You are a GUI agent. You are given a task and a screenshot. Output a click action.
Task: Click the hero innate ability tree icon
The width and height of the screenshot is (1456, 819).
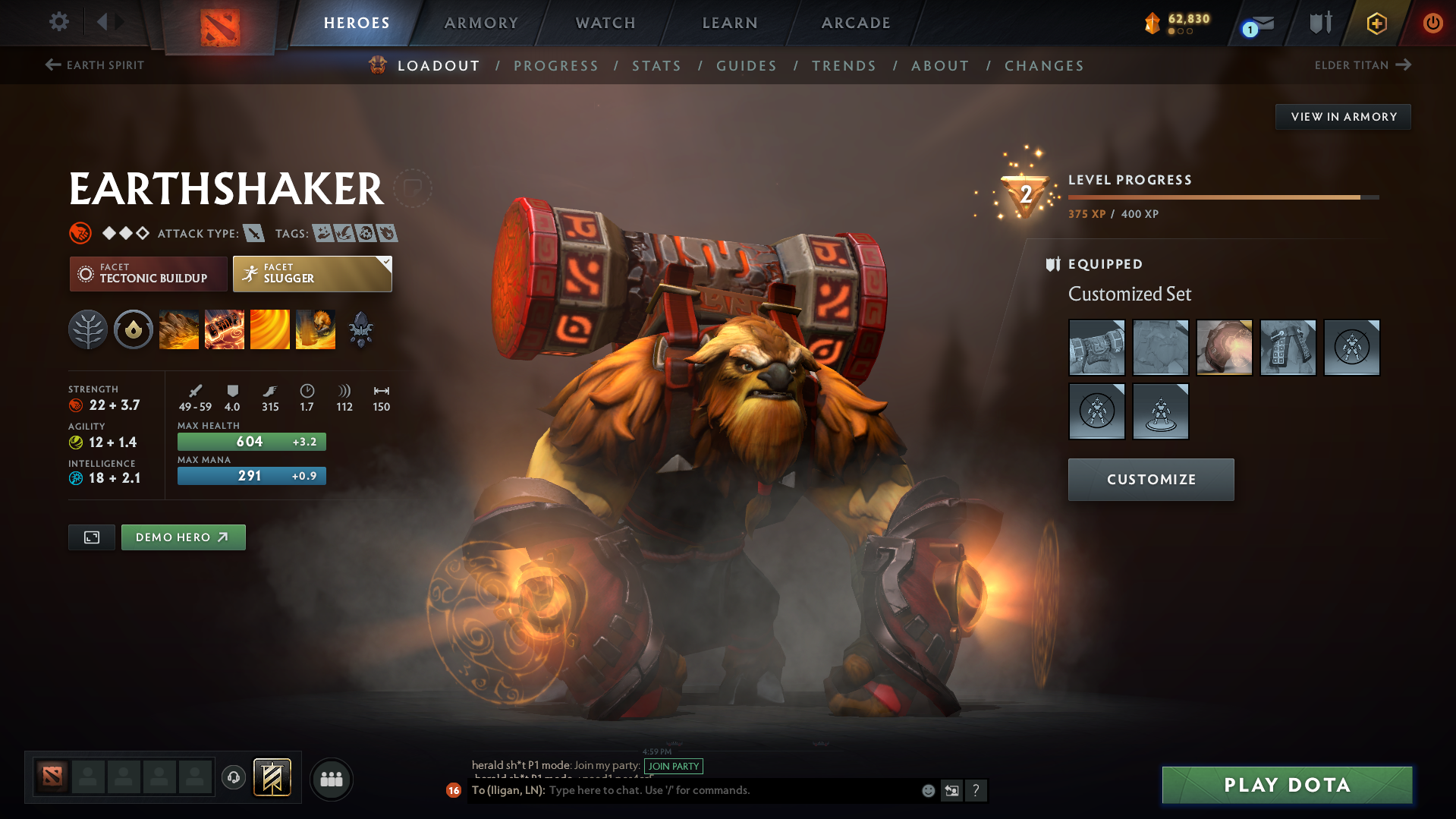(87, 329)
